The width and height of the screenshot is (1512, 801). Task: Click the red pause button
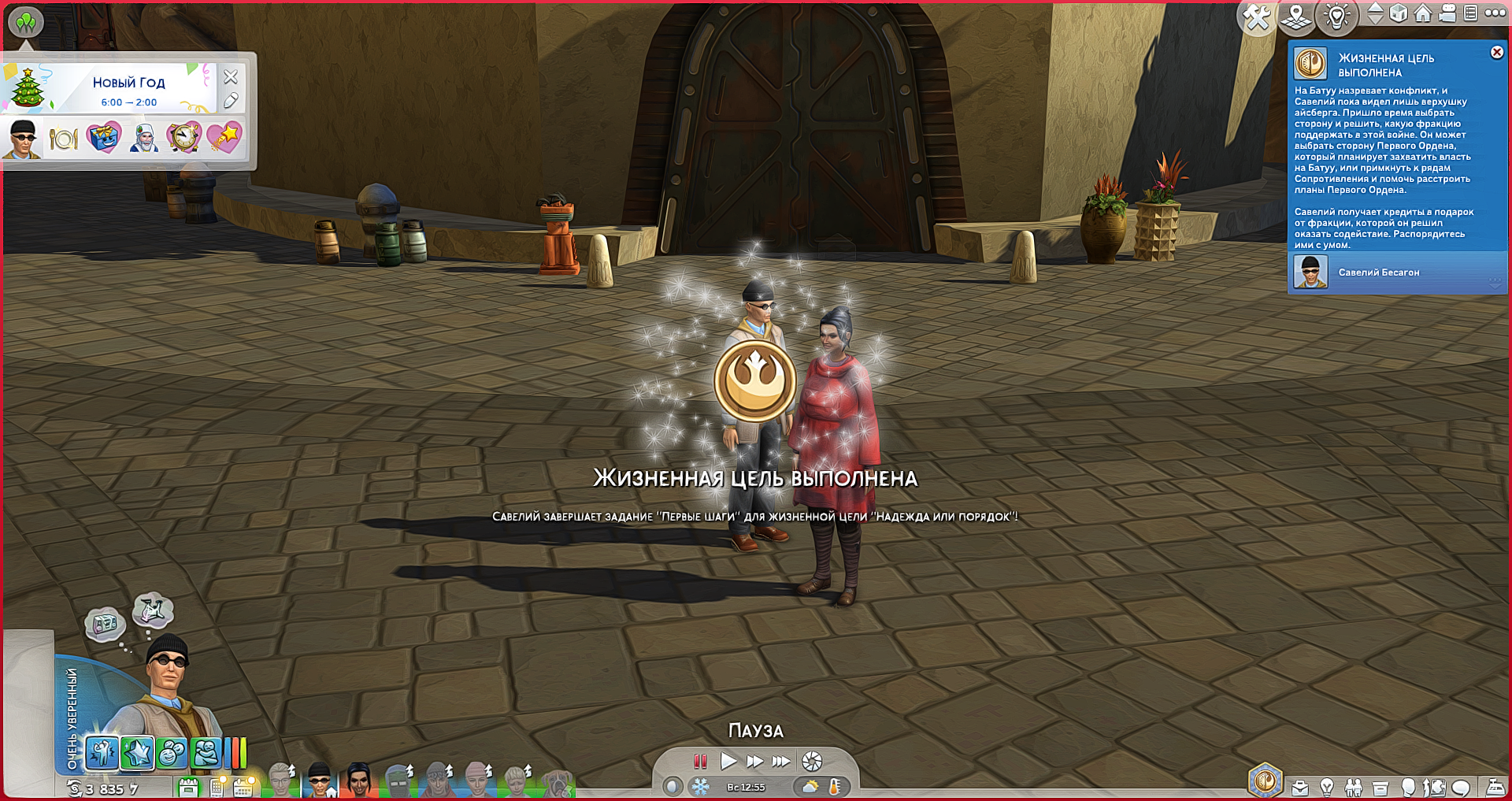coord(700,761)
